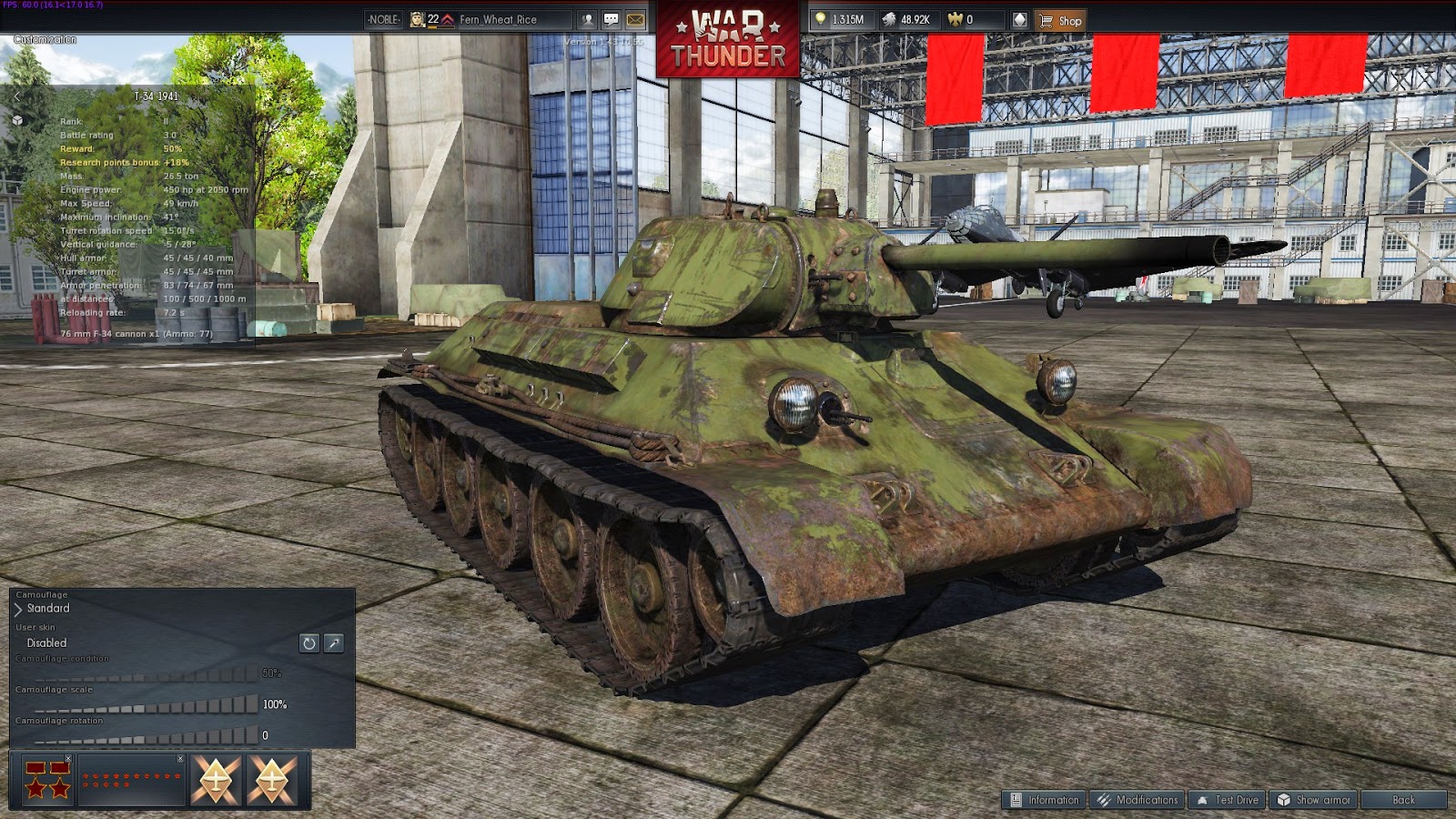
Task: Open the messages chat bubble icon
Action: point(612,19)
